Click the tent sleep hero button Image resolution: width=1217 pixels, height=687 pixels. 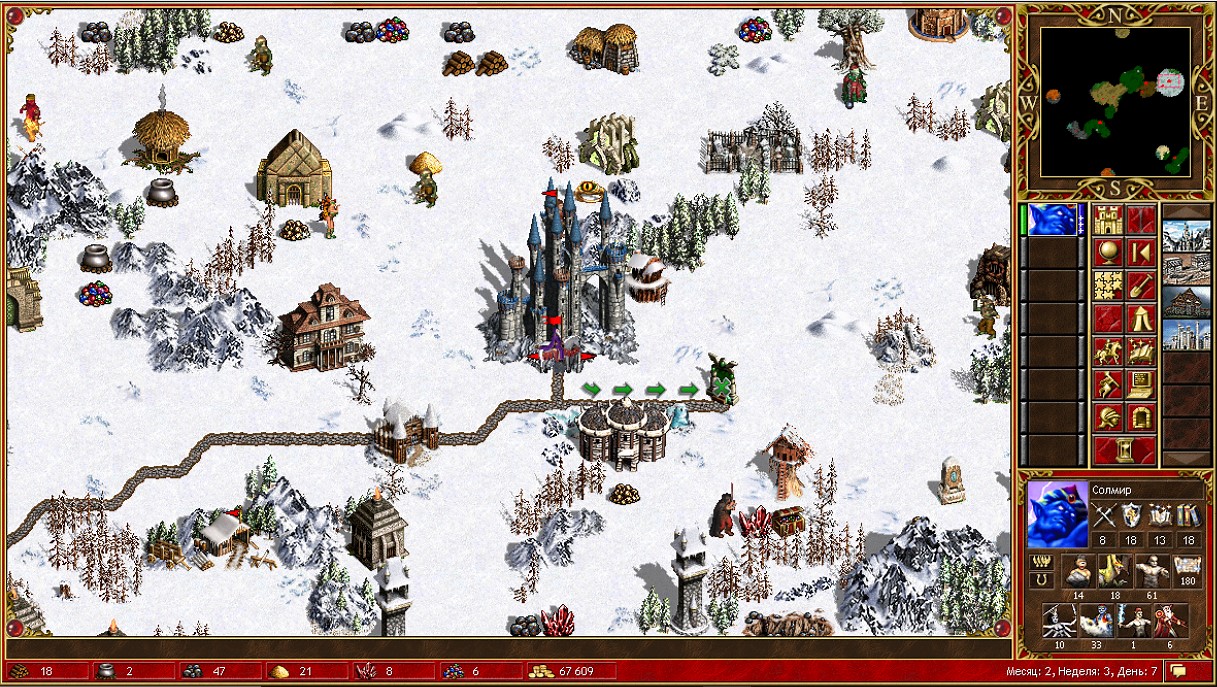(1141, 319)
